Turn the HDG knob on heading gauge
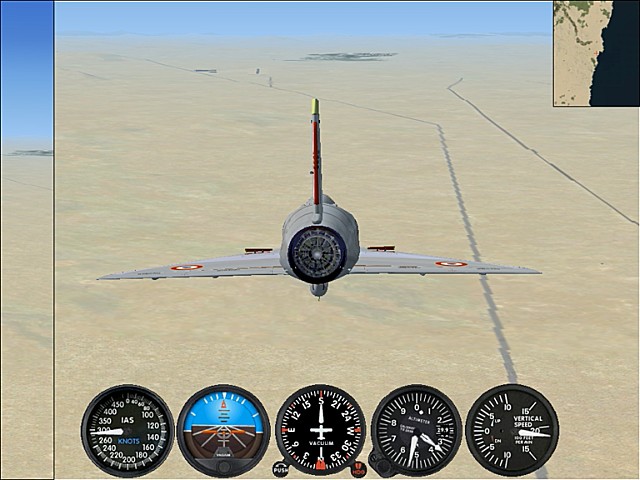The width and height of the screenshot is (640, 480). pyautogui.click(x=359, y=468)
